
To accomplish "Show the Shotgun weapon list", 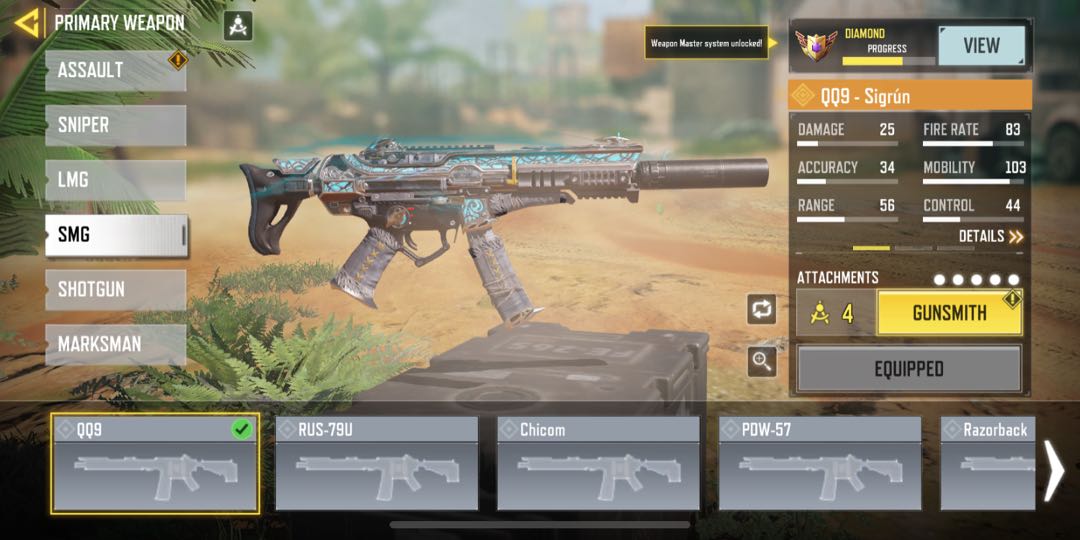I will [115, 289].
